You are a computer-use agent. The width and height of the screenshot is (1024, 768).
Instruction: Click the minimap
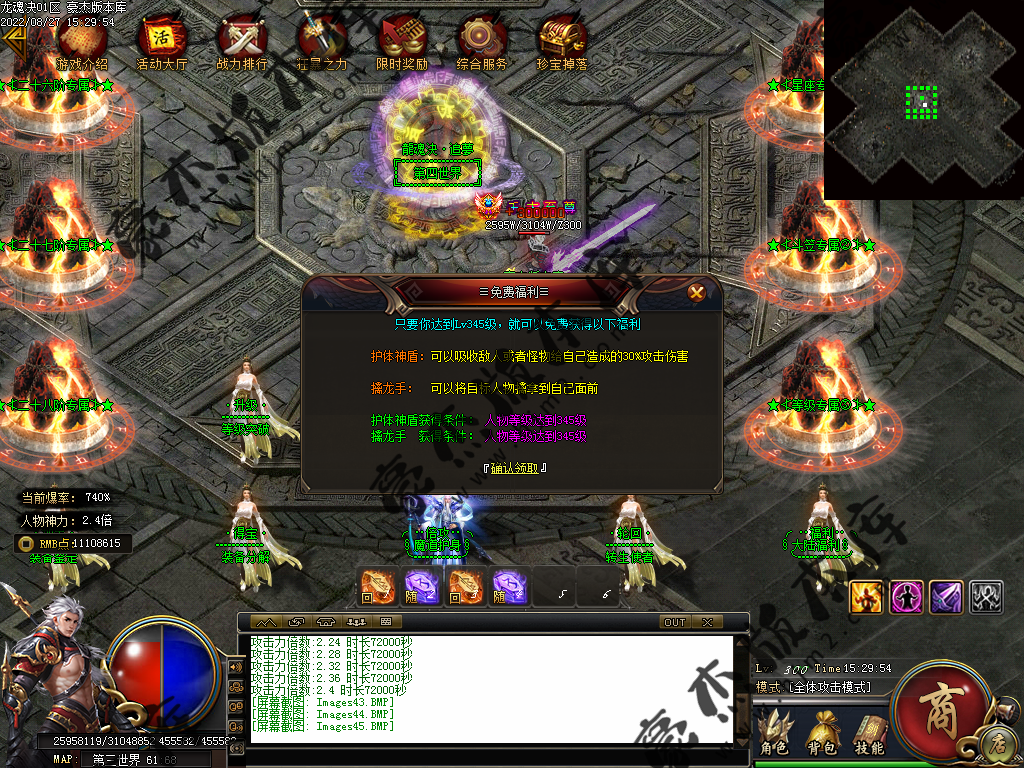pos(923,100)
